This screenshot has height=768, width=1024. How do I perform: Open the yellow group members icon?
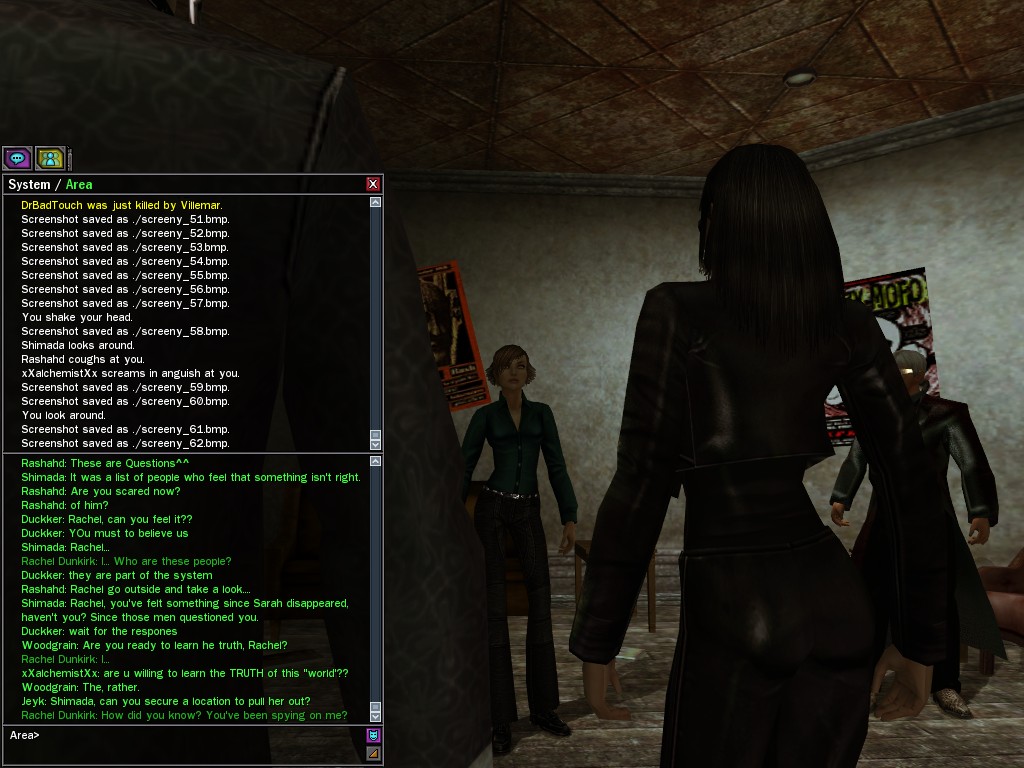(x=50, y=158)
